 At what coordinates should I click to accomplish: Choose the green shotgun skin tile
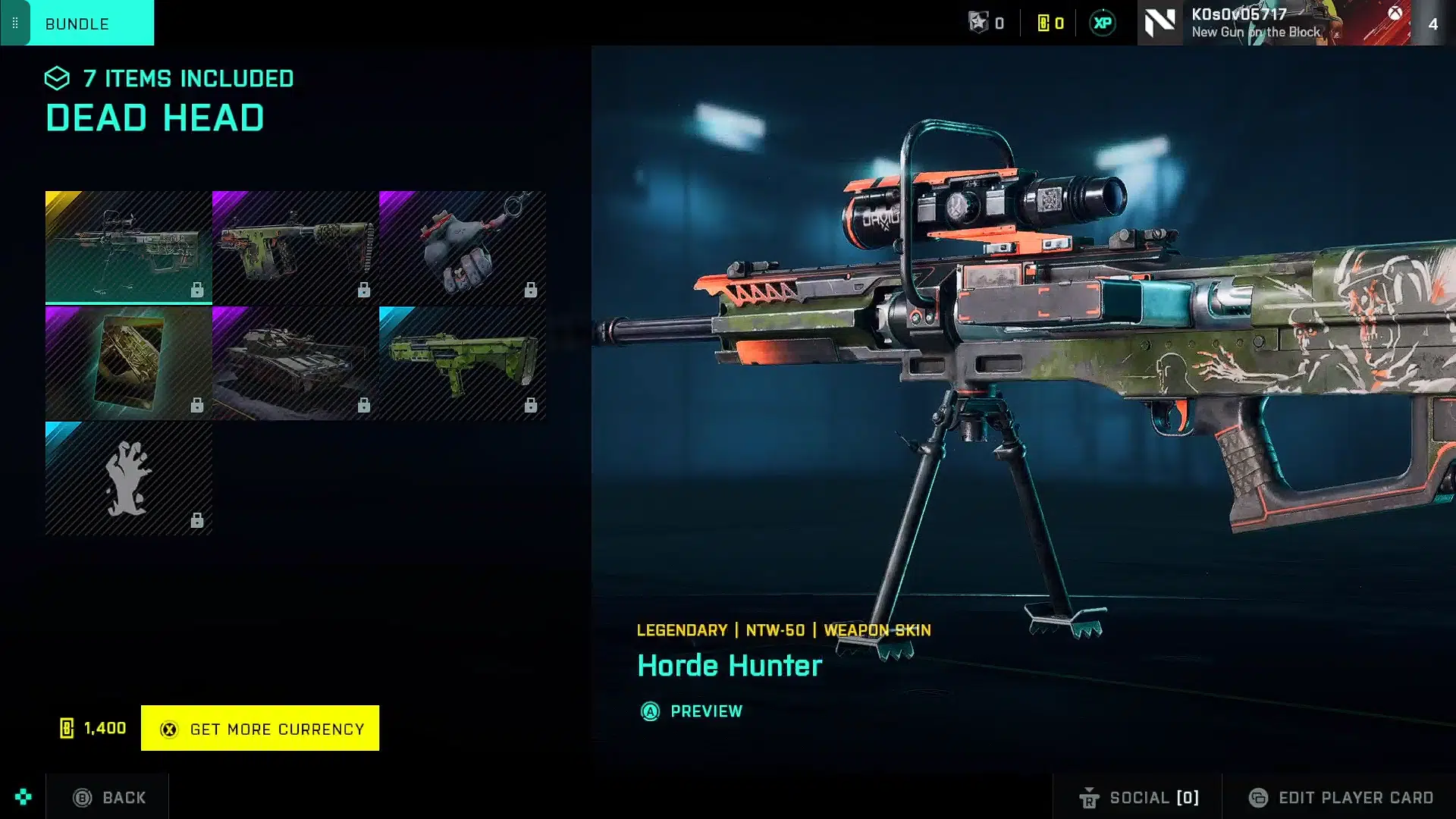462,362
